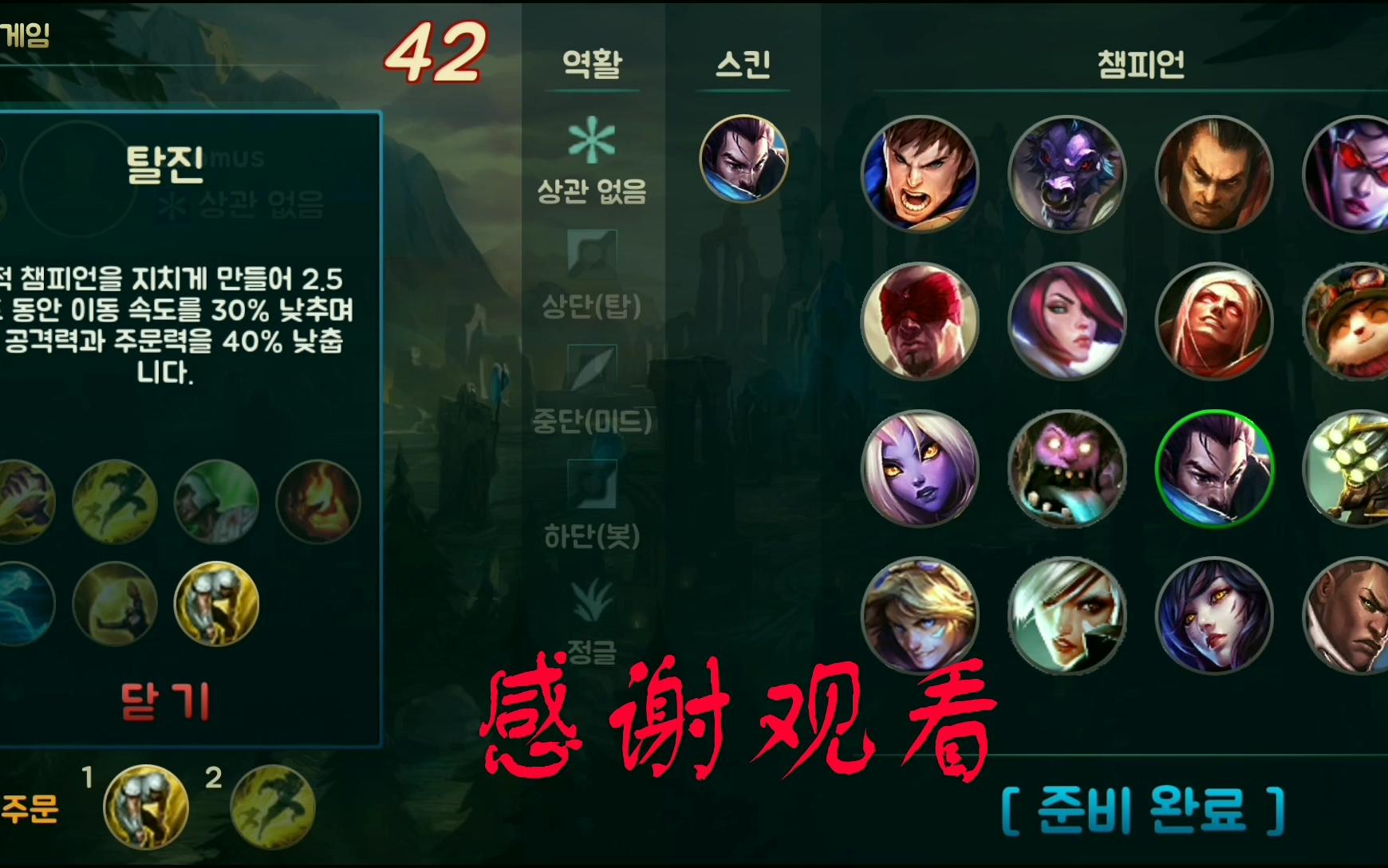
Task: Pick the Ghost spell icon in the spell panel
Action: pyautogui.click(x=114, y=502)
